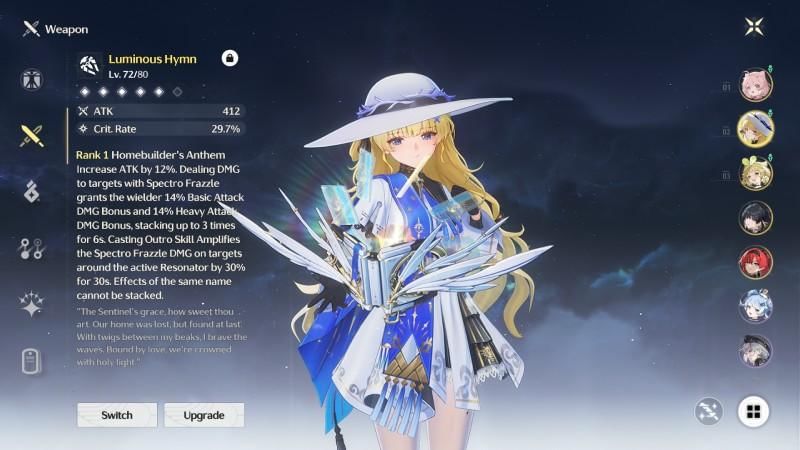Choose the gray-haired resonator portrait

click(x=755, y=350)
